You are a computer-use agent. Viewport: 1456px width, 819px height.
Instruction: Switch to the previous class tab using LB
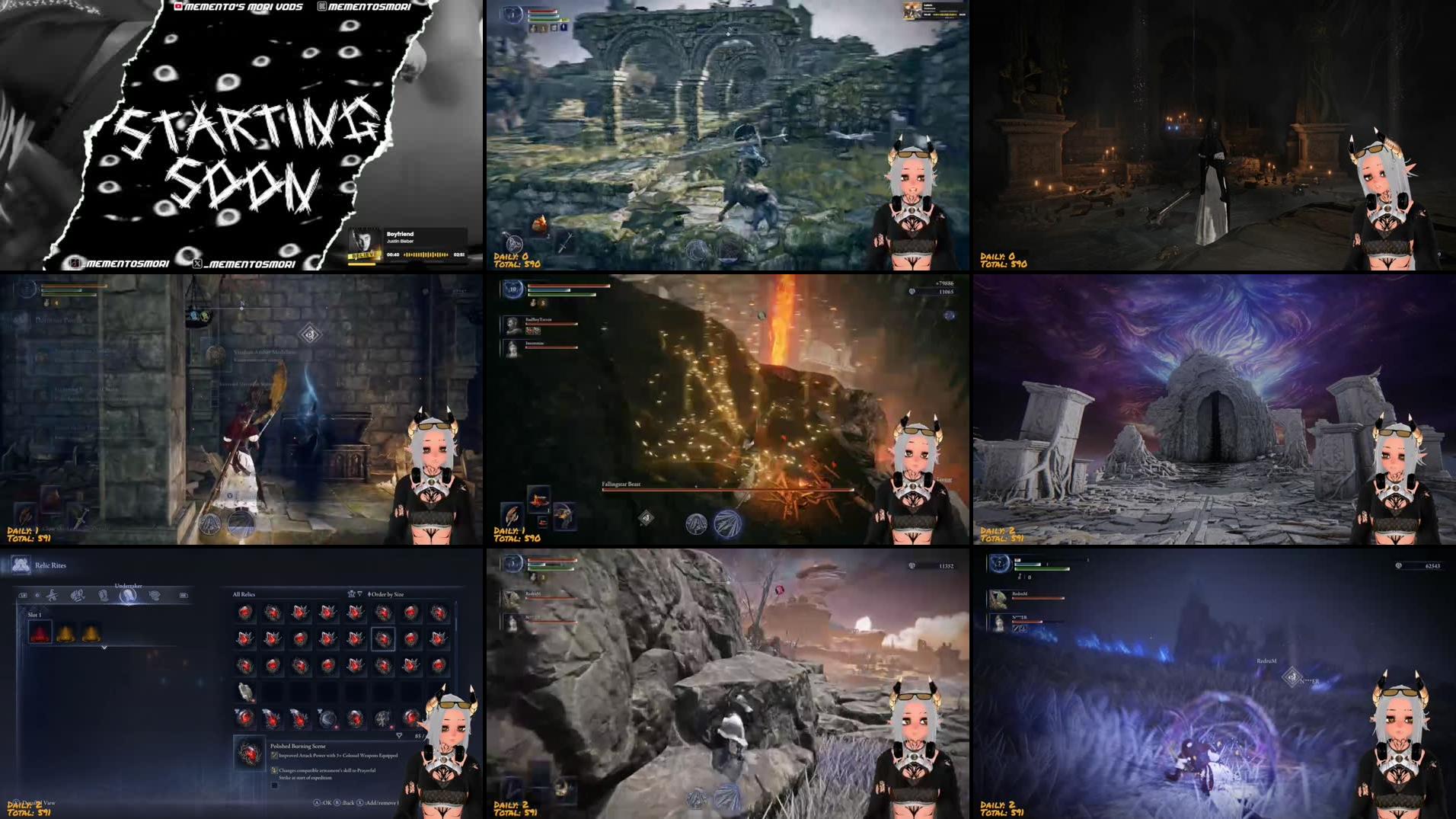point(23,594)
